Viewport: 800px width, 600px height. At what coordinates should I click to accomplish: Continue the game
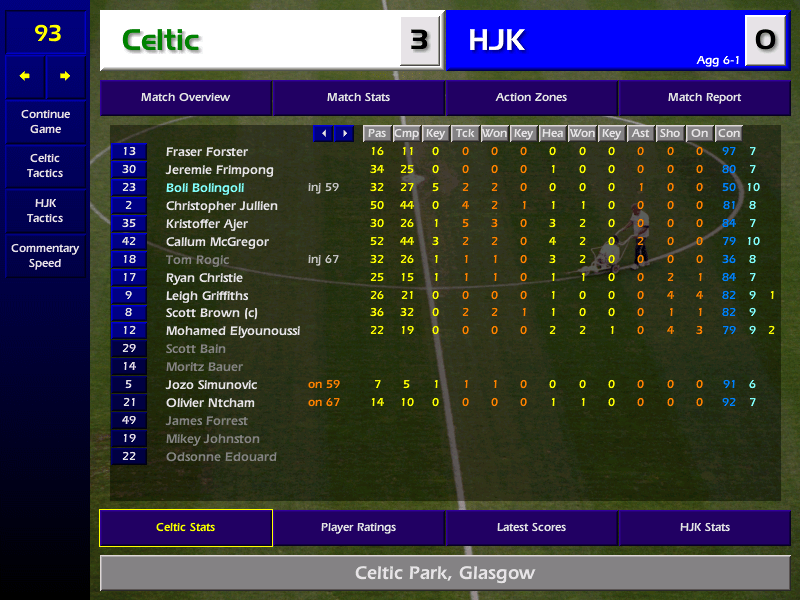[x=45, y=122]
